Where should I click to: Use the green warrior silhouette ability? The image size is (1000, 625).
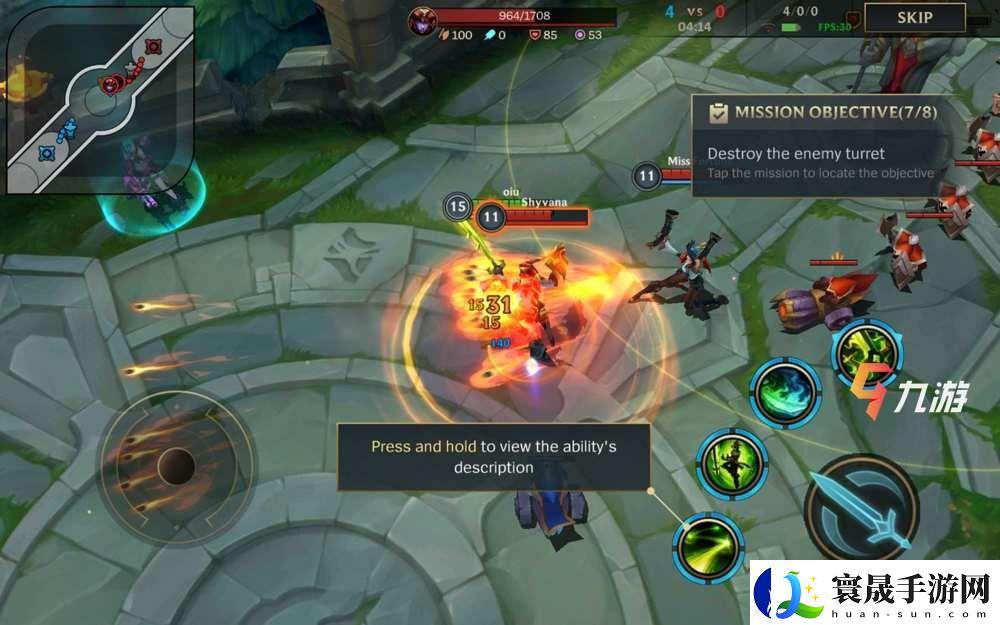(732, 463)
